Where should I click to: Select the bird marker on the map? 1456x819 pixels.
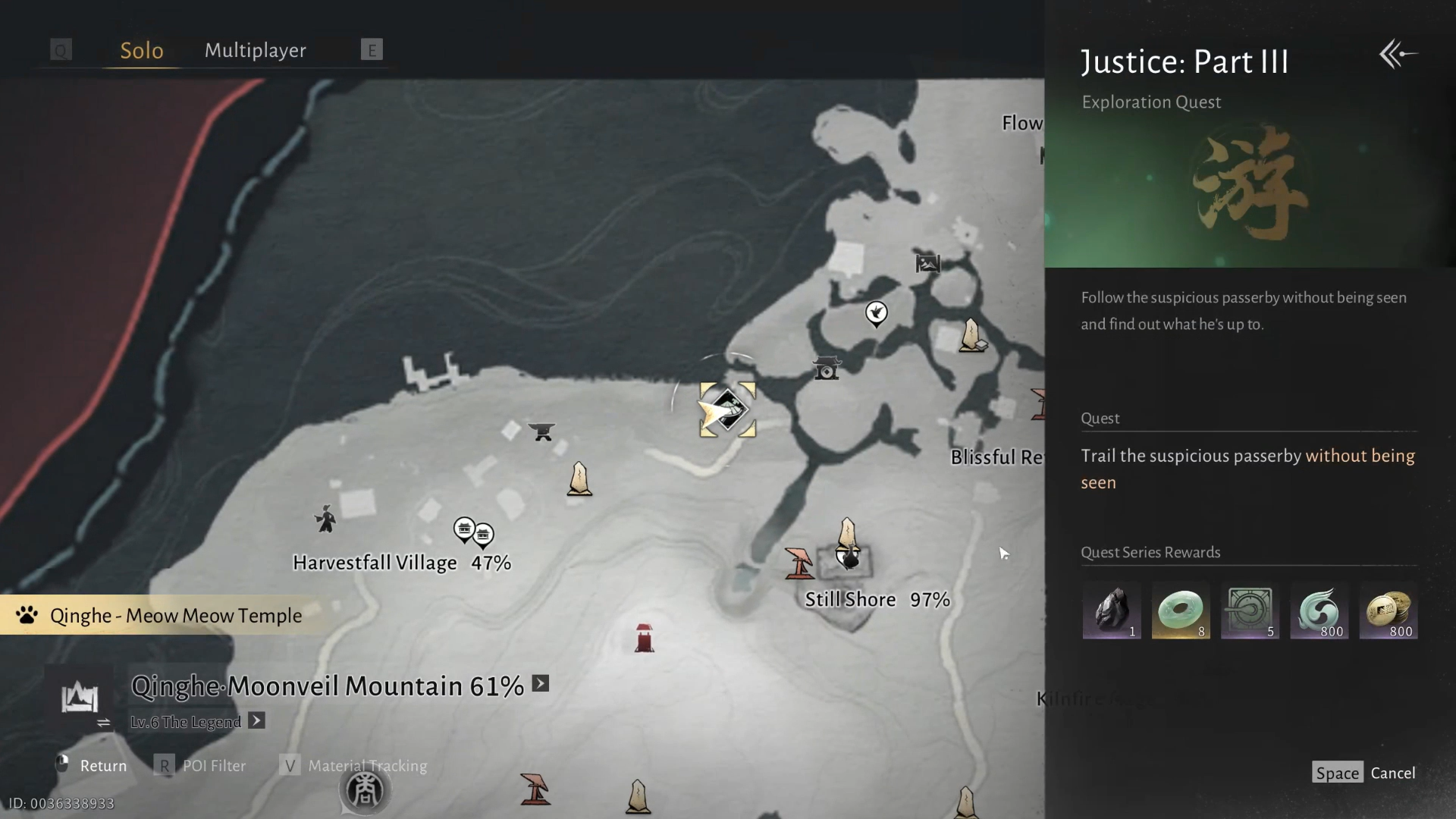click(876, 312)
